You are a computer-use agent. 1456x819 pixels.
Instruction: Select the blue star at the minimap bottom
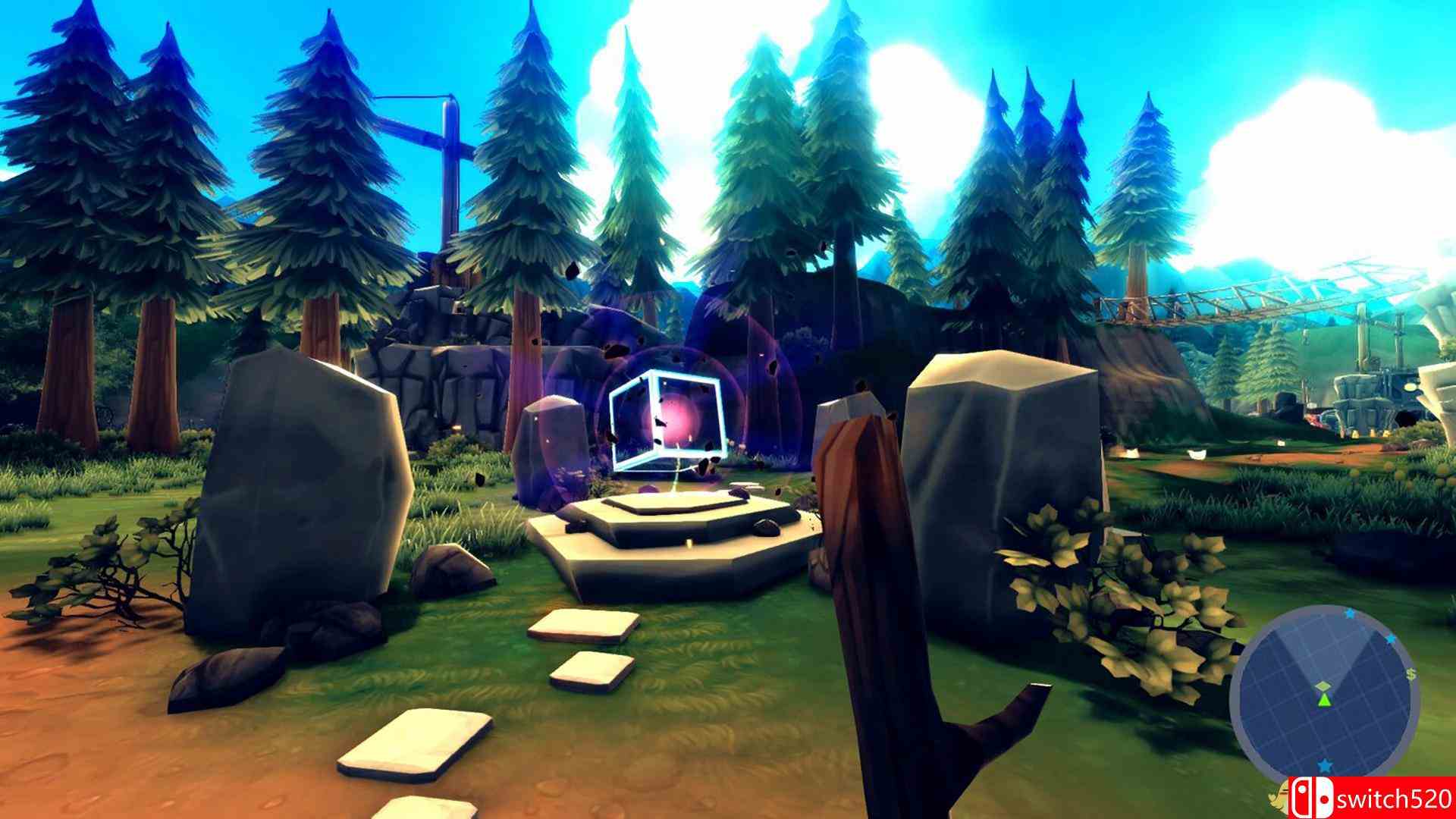click(1325, 765)
